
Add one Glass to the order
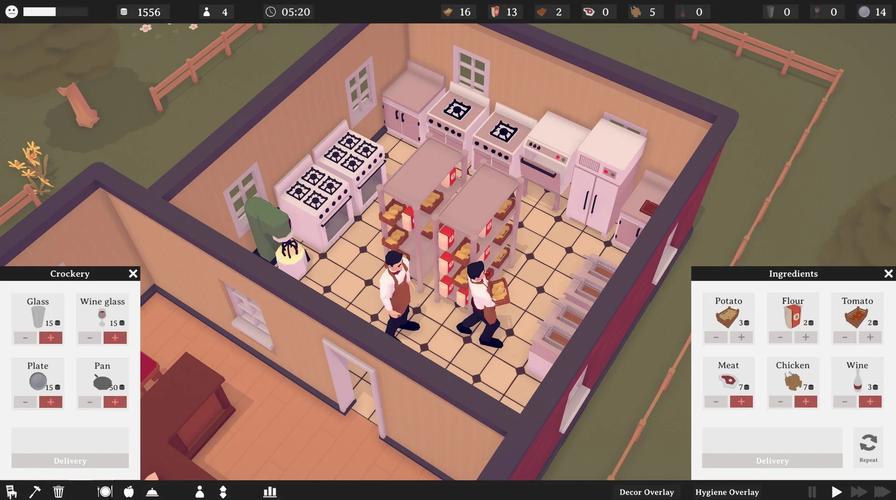coord(51,338)
